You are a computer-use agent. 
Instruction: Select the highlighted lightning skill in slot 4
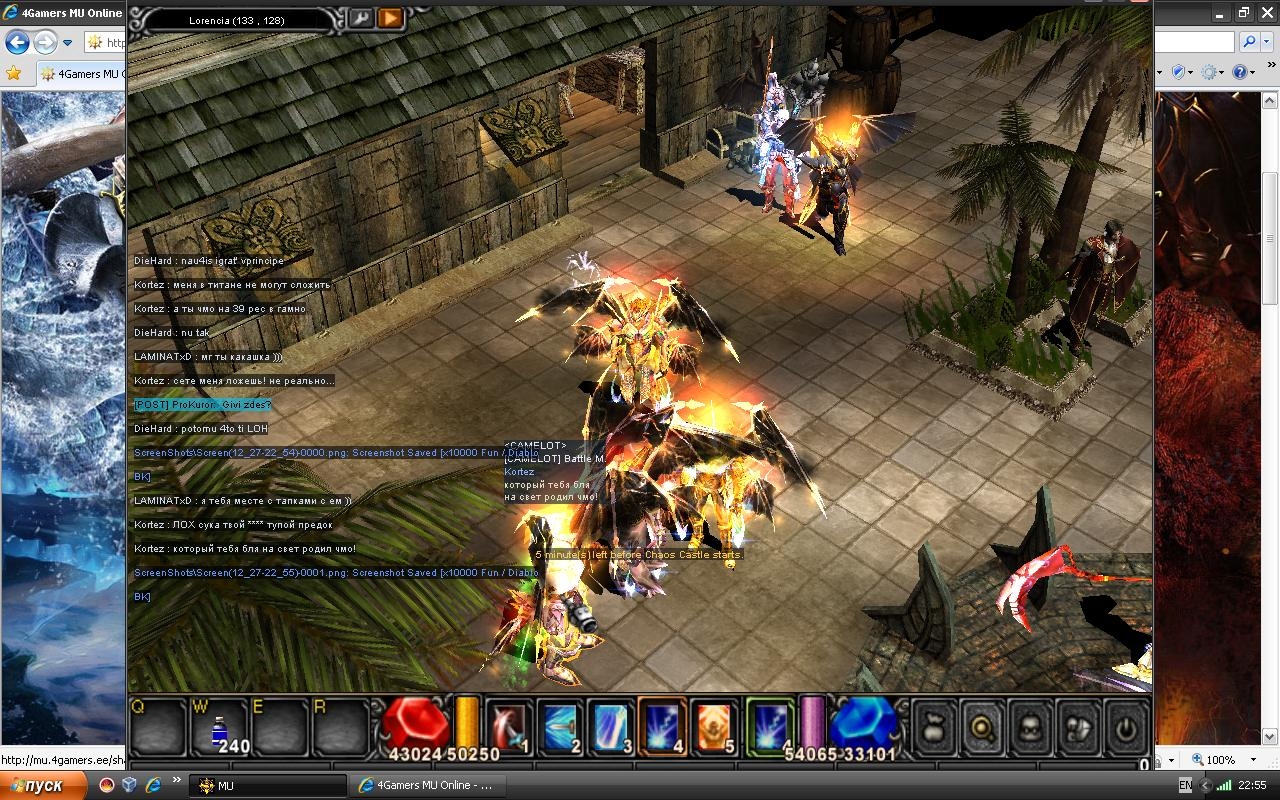coord(663,725)
